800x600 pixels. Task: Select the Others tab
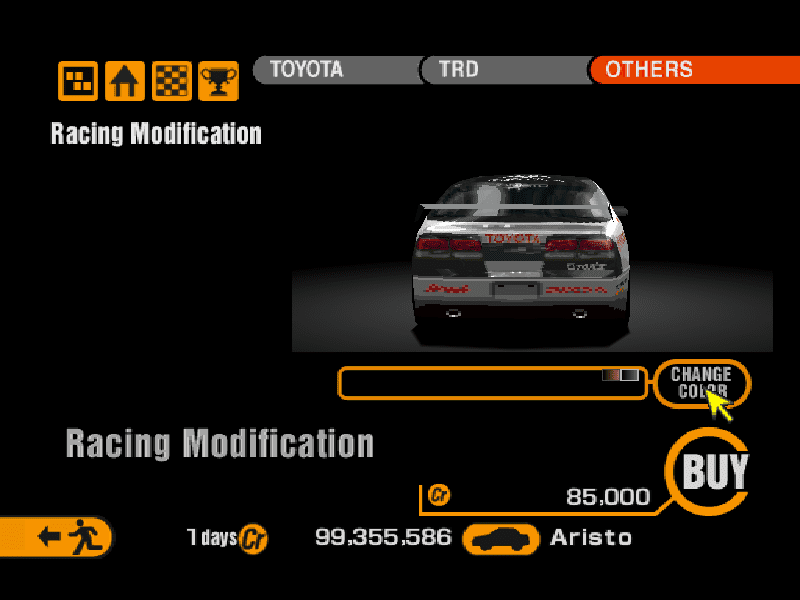click(x=690, y=70)
